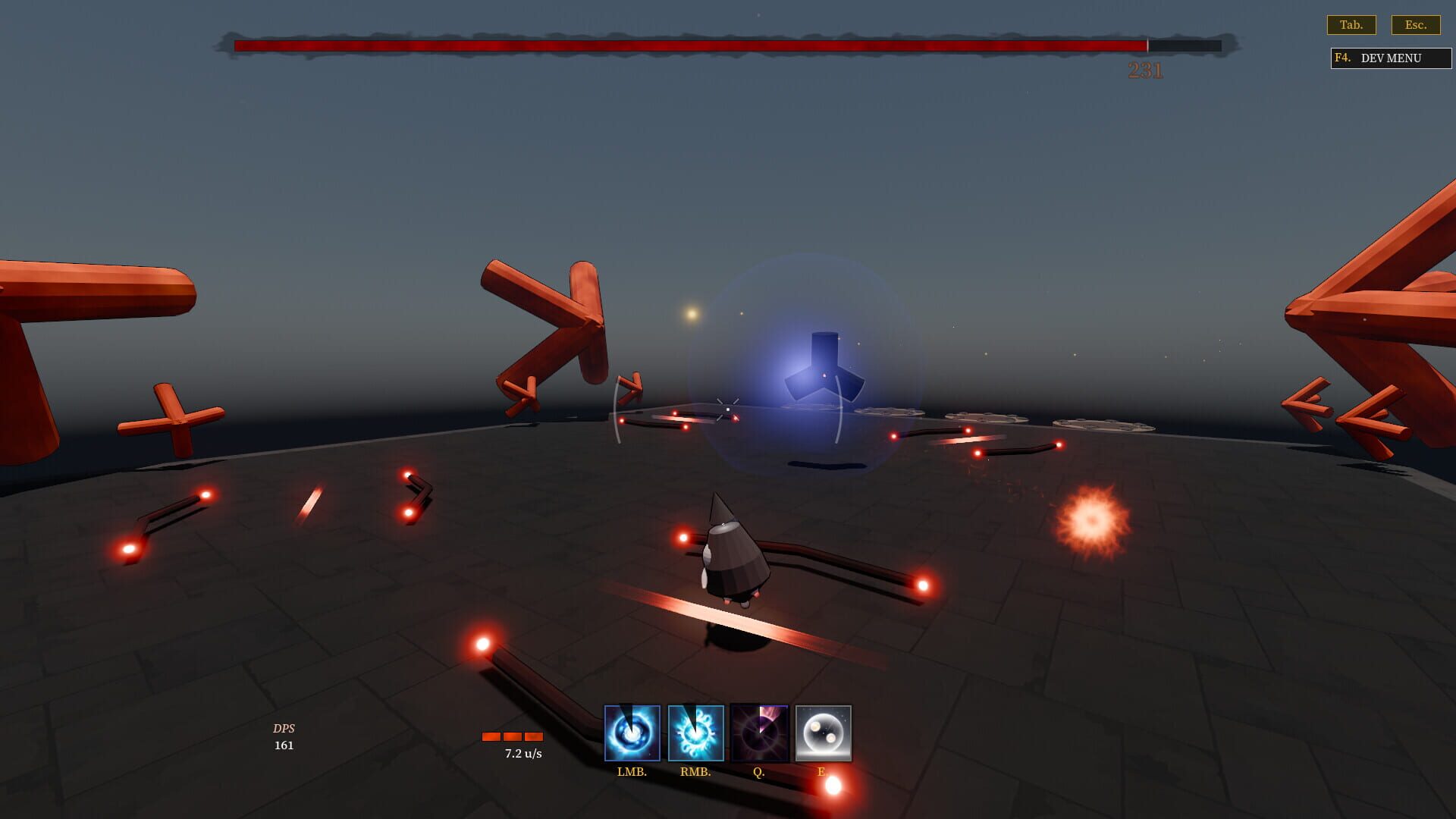Click the 7.2 u/s speed readout
Image resolution: width=1456 pixels, height=819 pixels.
coord(522,754)
